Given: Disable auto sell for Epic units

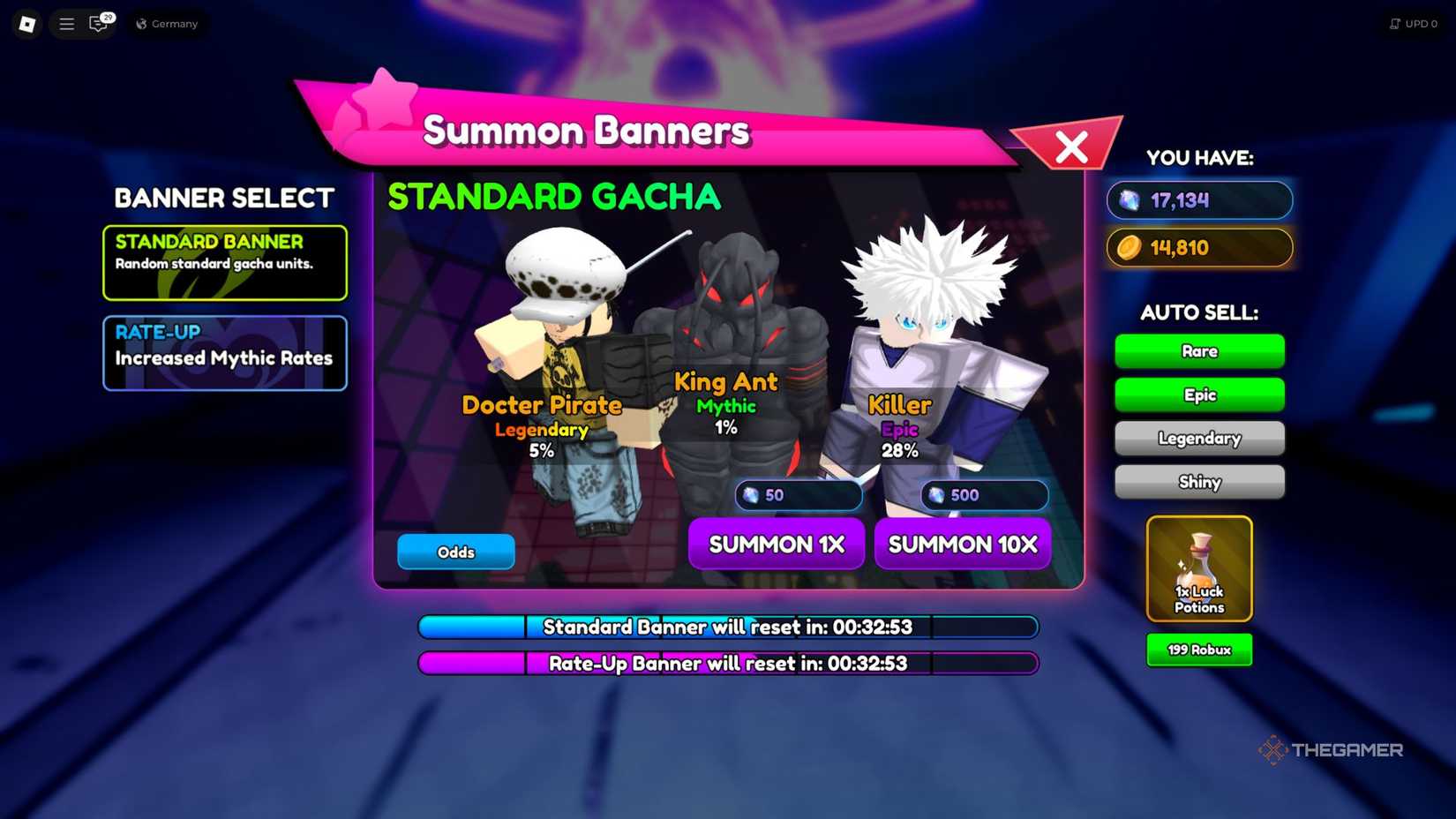Looking at the screenshot, I should 1199,394.
